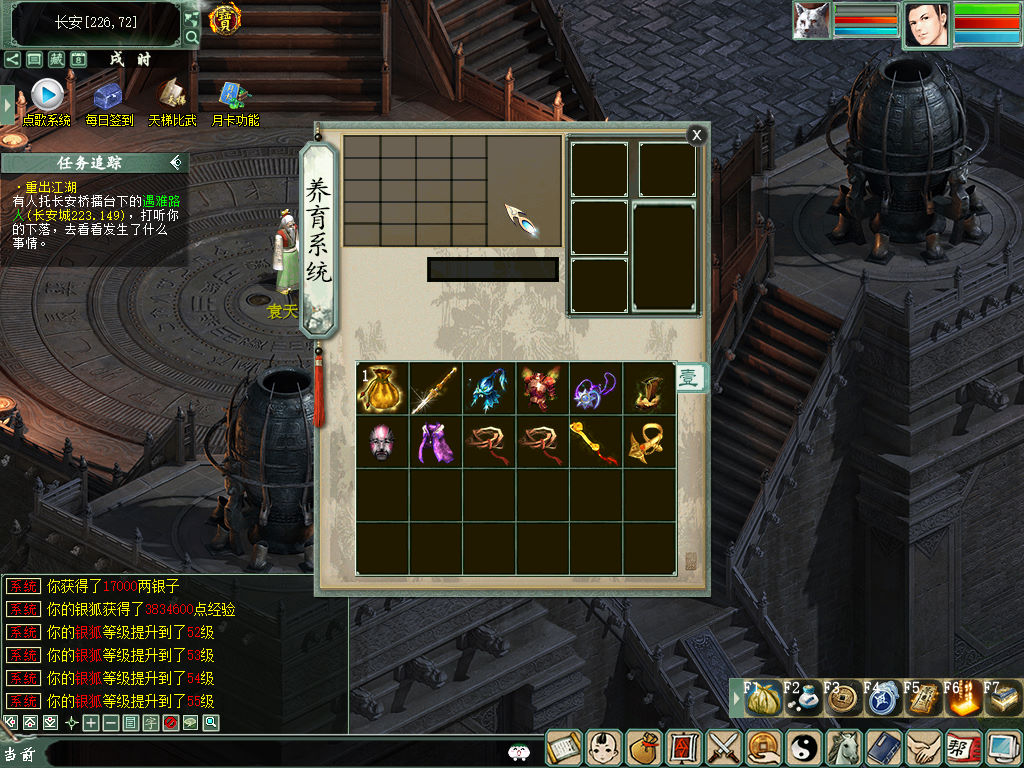Screen dimensions: 1024x768
Task: Open the 点歌系统 song request system
Action: (x=47, y=96)
